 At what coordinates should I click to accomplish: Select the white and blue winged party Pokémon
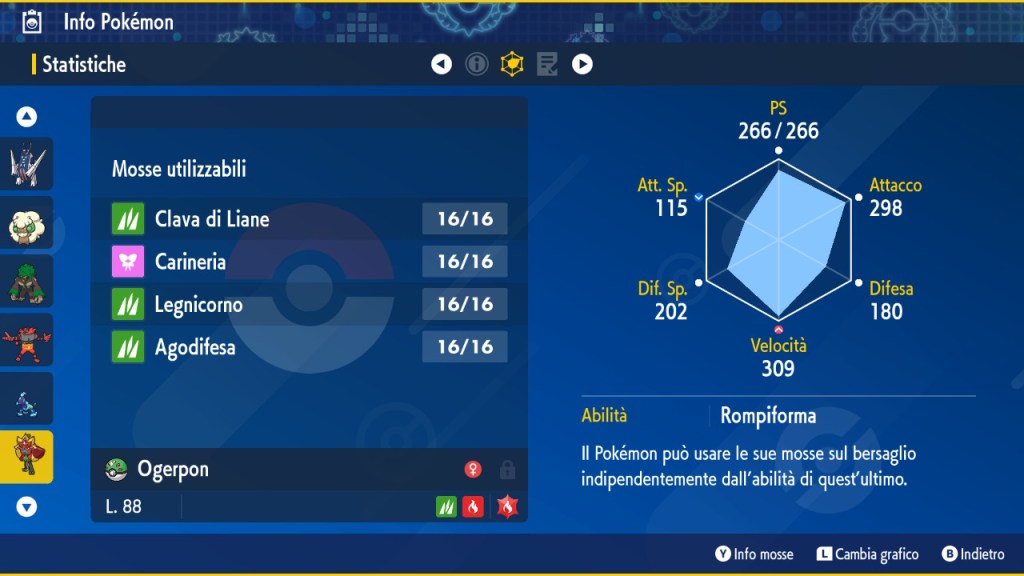pyautogui.click(x=27, y=165)
